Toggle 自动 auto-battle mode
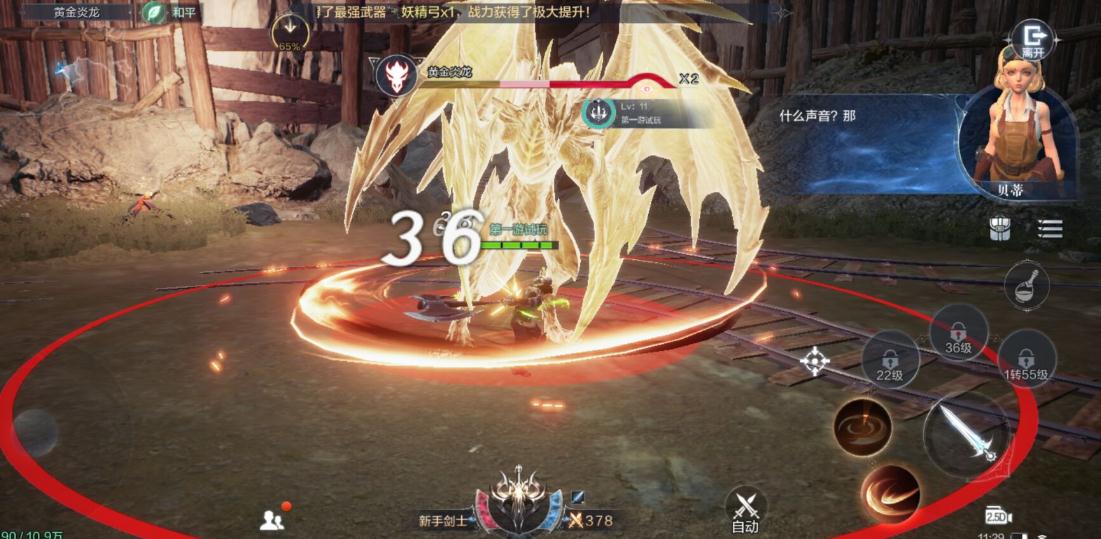This screenshot has height=539, width=1101. point(745,507)
